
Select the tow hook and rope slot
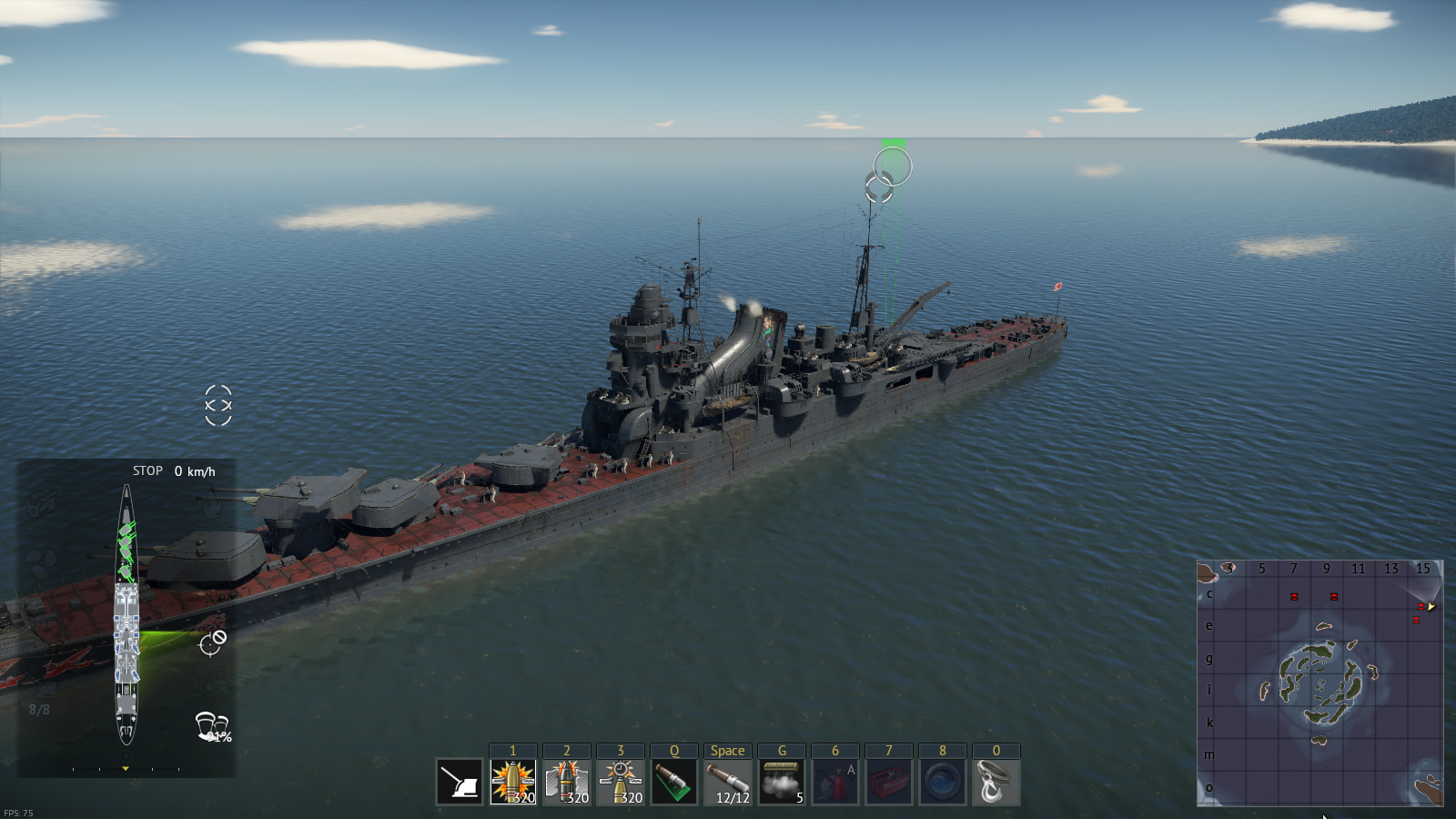coord(996,782)
